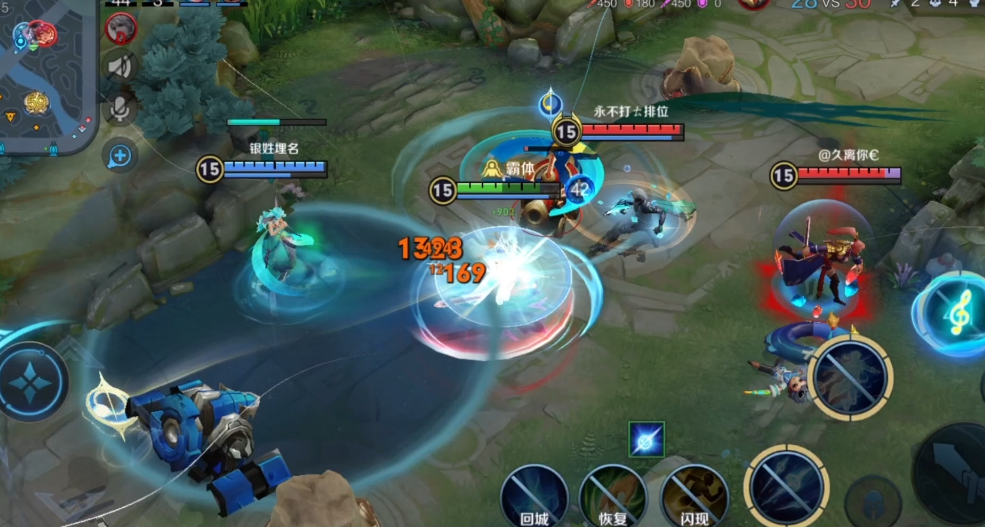The height and width of the screenshot is (527, 985).
Task: Toggle the microphone button
Action: click(121, 108)
